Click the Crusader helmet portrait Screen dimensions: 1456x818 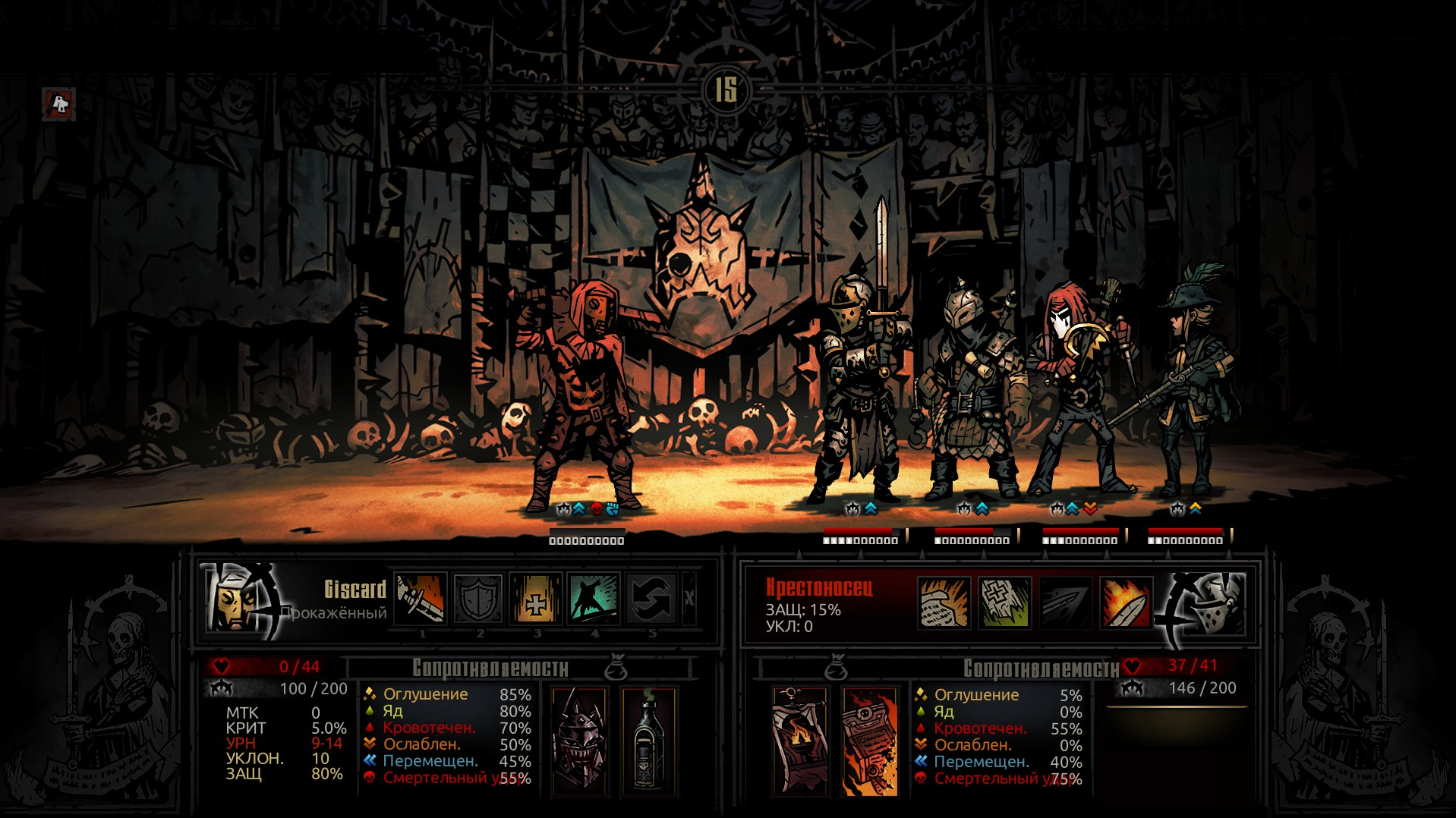coord(1209,603)
